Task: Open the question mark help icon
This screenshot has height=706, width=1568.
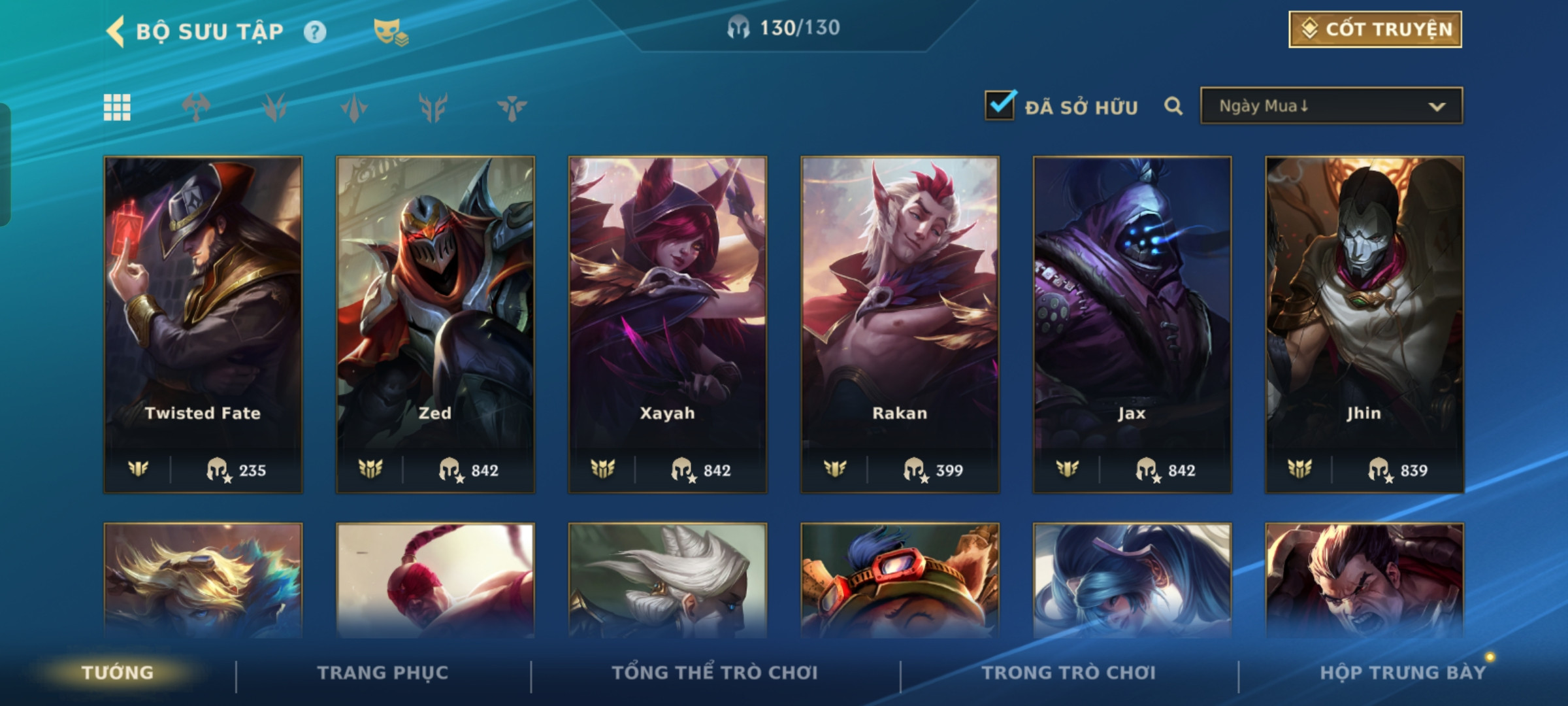Action: point(315,32)
